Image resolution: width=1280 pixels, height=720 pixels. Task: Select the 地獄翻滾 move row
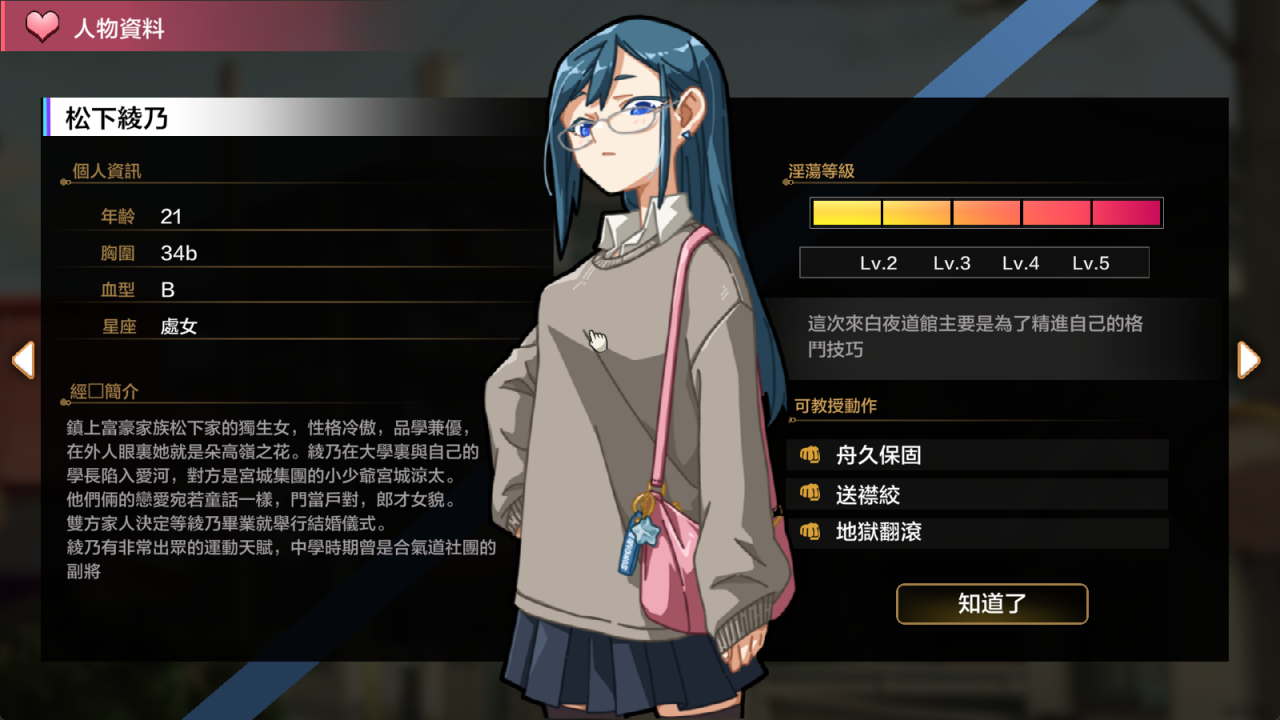click(978, 532)
